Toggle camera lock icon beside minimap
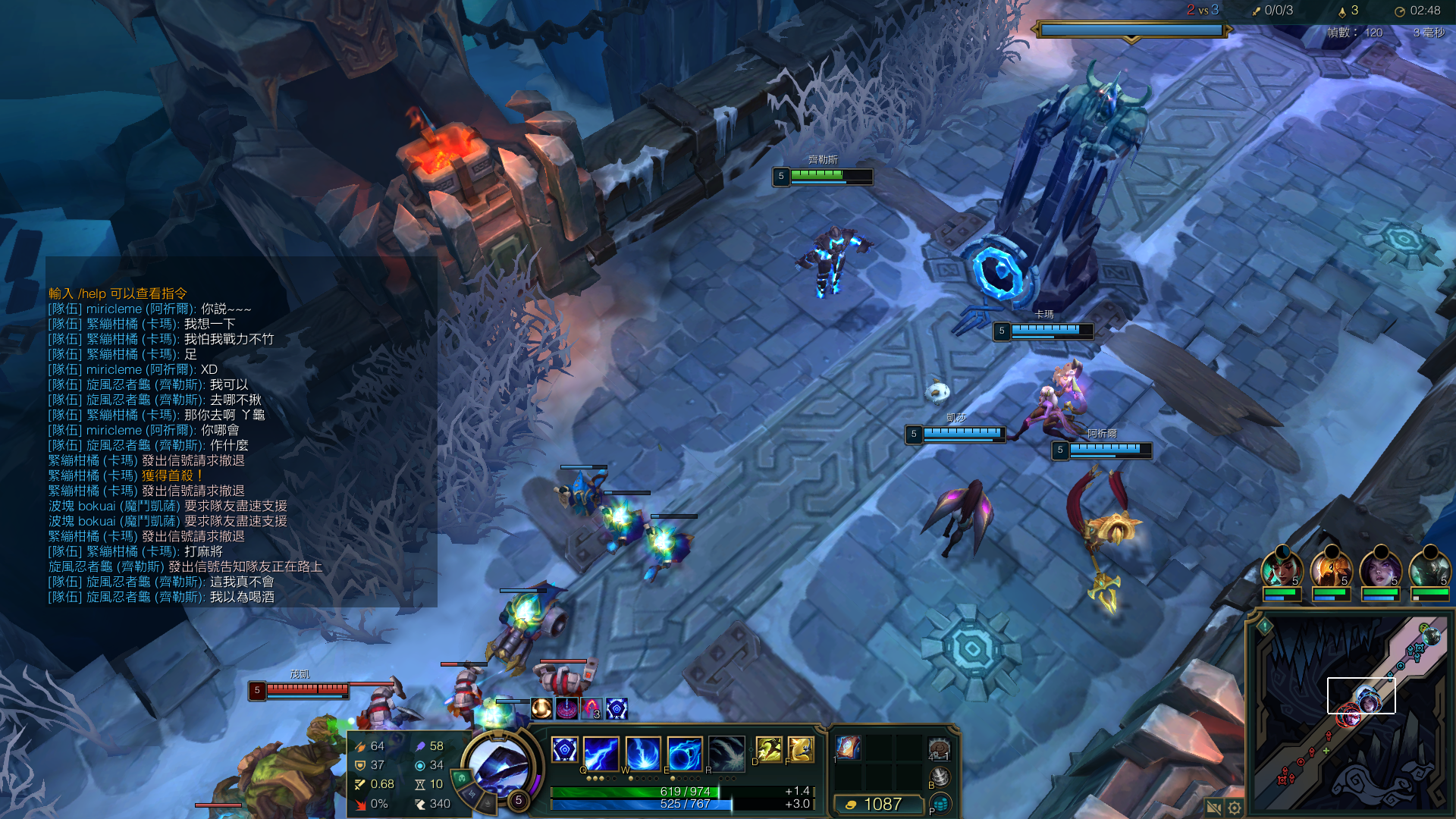 pos(1213,808)
